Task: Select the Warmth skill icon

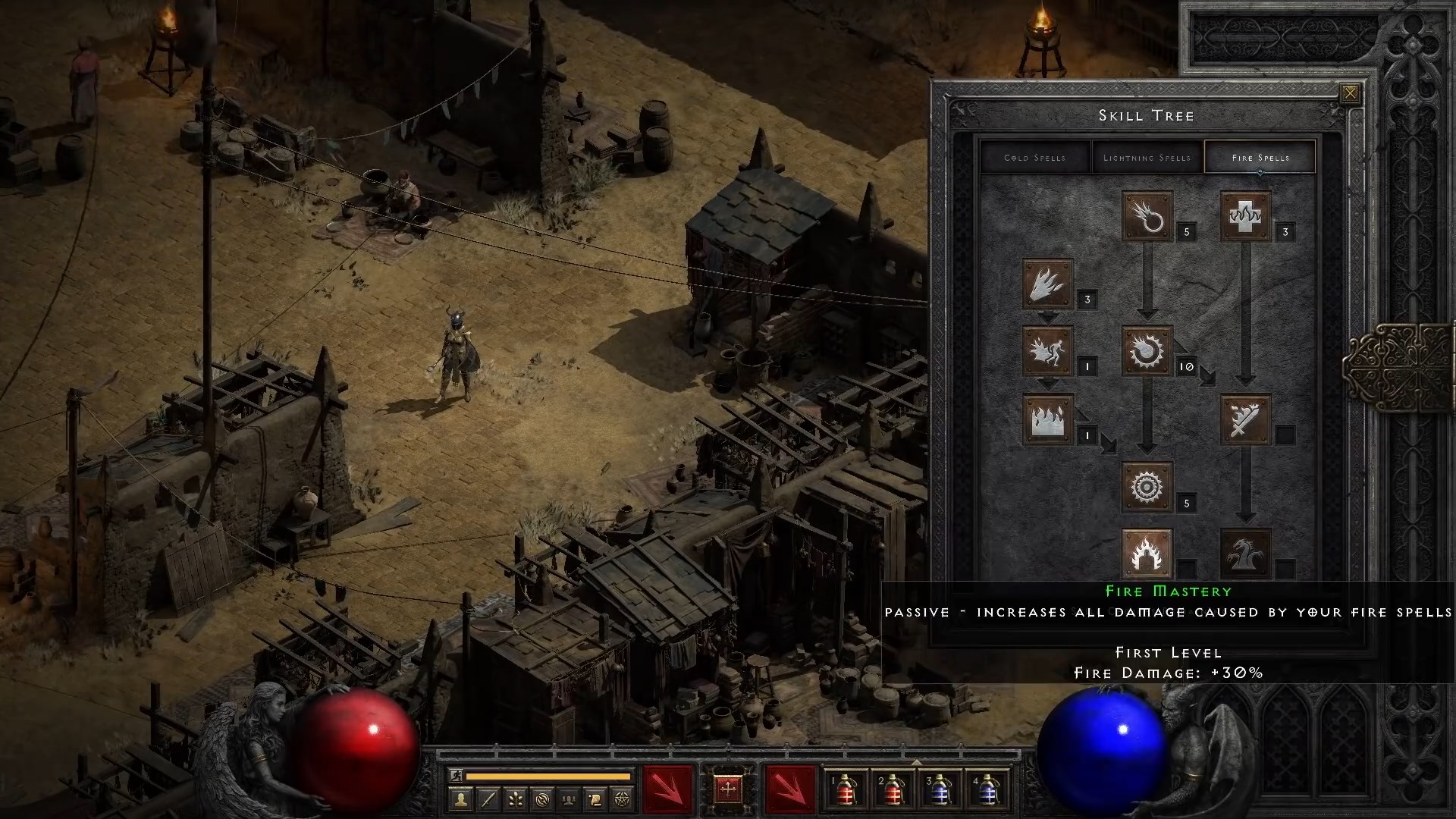Action: (x=1247, y=218)
